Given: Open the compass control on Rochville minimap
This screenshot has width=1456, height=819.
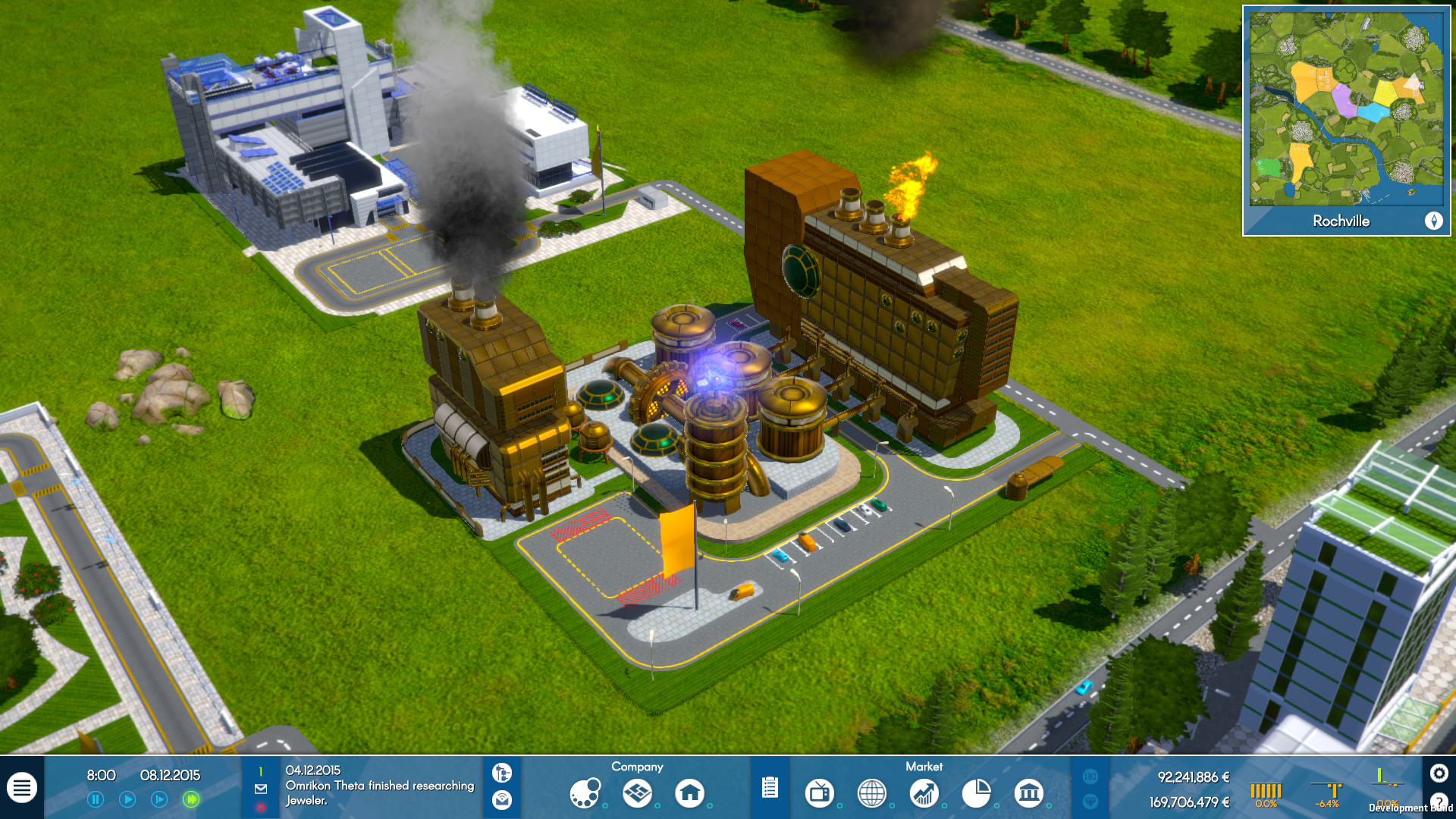Looking at the screenshot, I should [x=1435, y=221].
